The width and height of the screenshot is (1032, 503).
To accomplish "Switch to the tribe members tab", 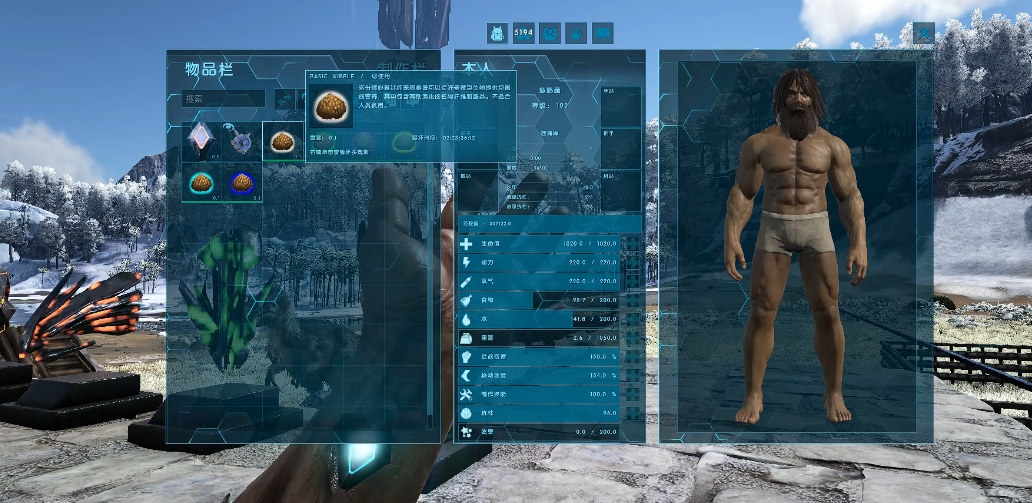I will pos(549,33).
